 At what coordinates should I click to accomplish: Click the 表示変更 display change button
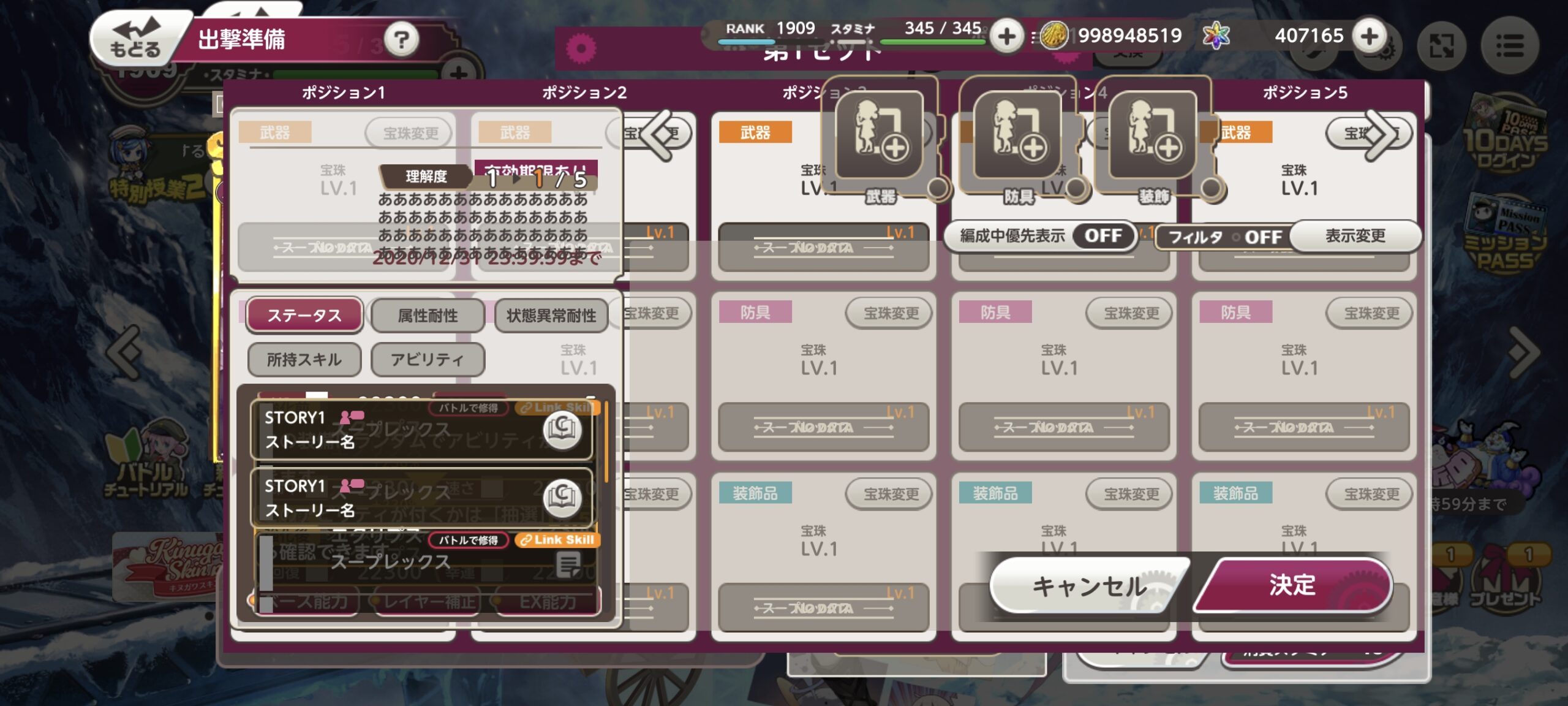[1355, 236]
